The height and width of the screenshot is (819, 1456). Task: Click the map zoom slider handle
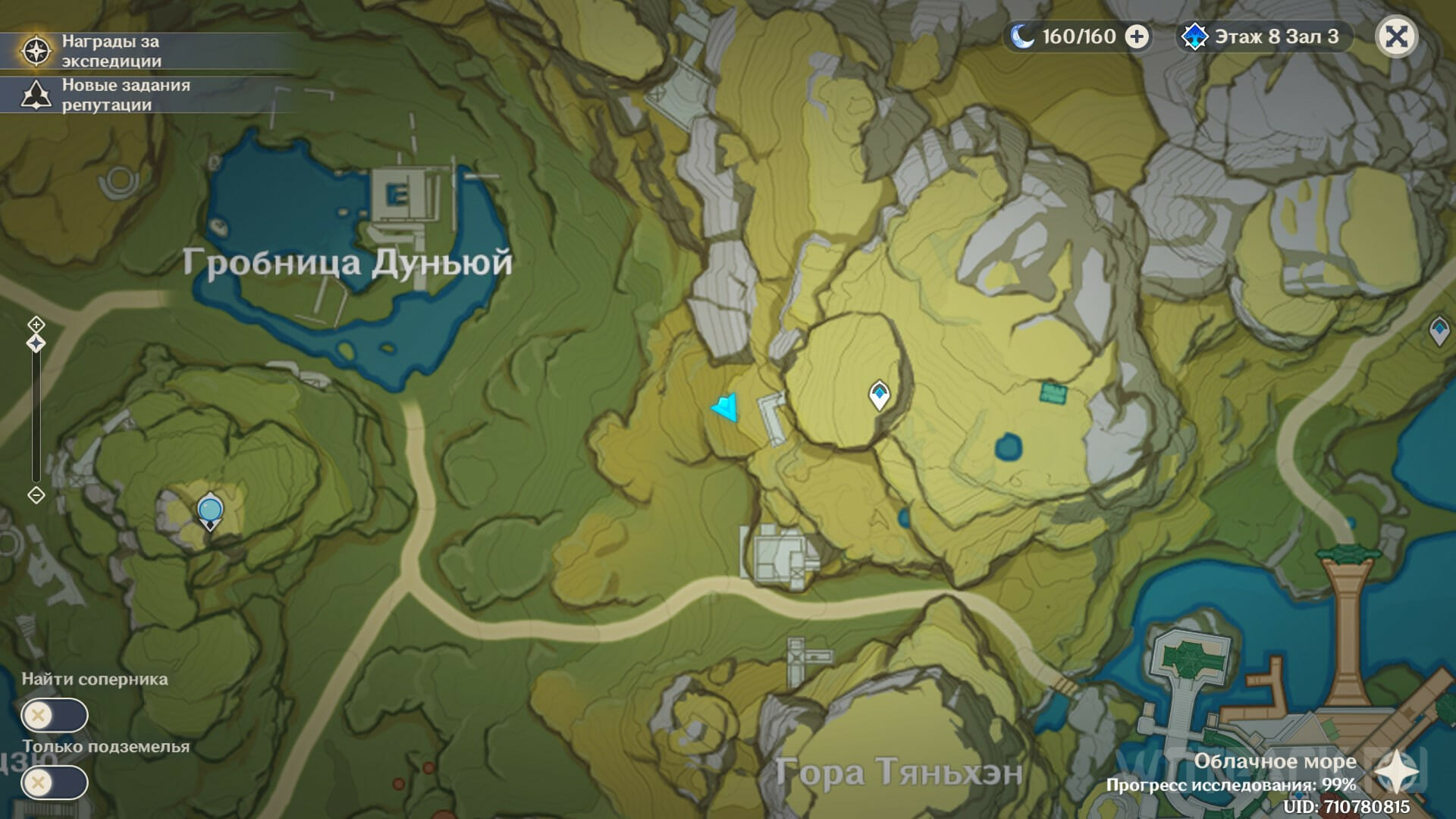36,344
